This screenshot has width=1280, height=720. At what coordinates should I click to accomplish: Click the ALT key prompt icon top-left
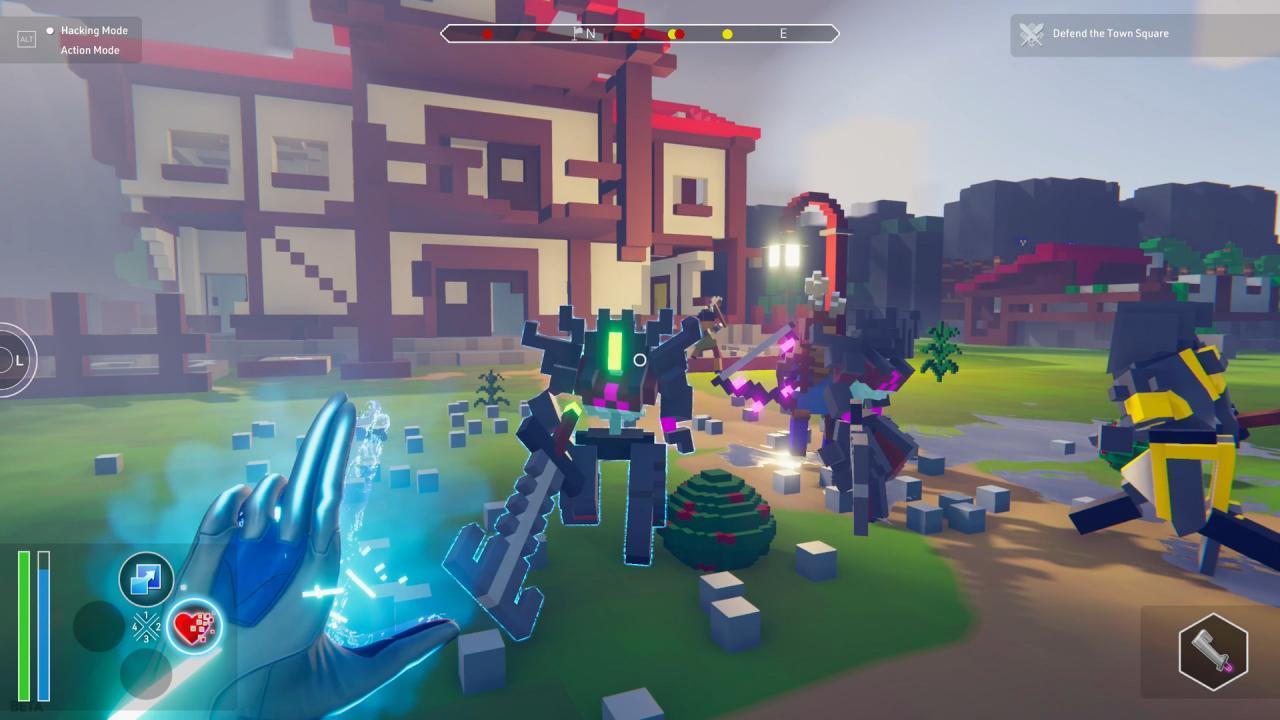coord(25,38)
